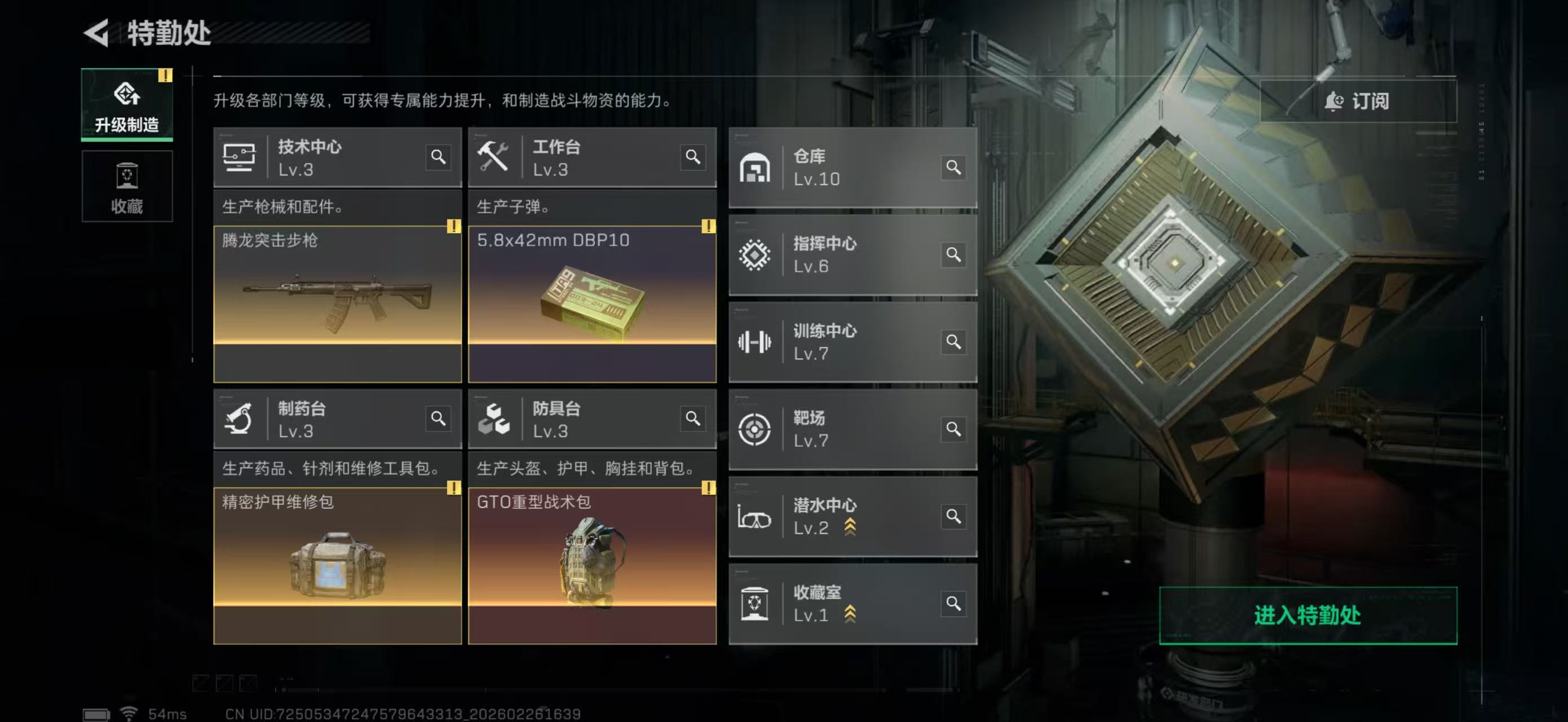Click the 潜水中心 diving mask icon

[x=755, y=516]
